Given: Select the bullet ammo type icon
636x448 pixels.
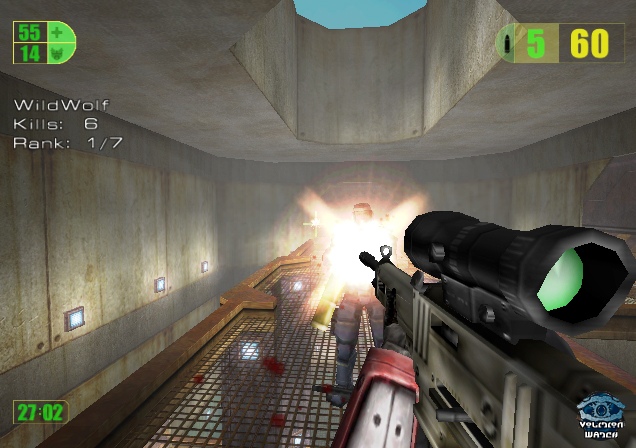Looking at the screenshot, I should [x=512, y=44].
